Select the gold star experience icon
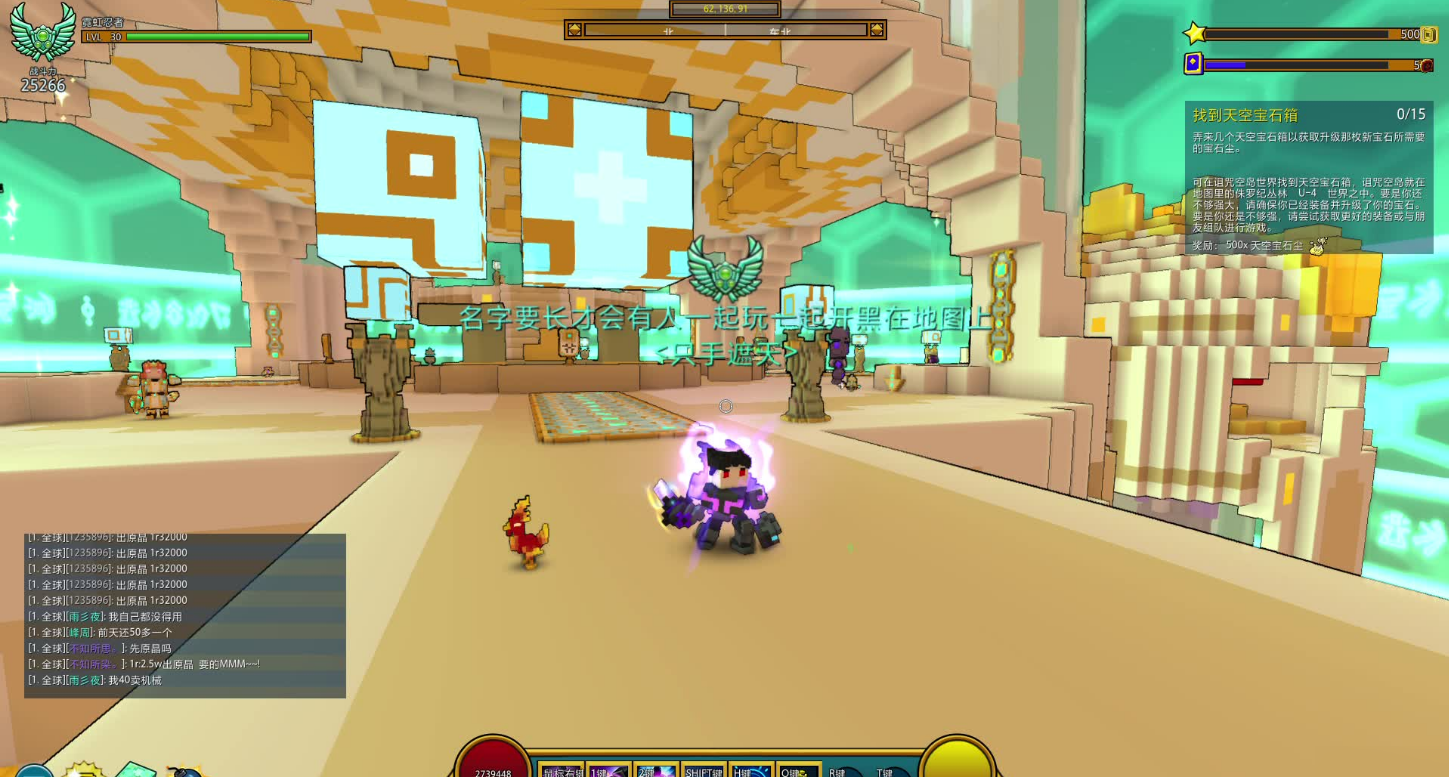The image size is (1449, 777). pyautogui.click(x=1195, y=34)
